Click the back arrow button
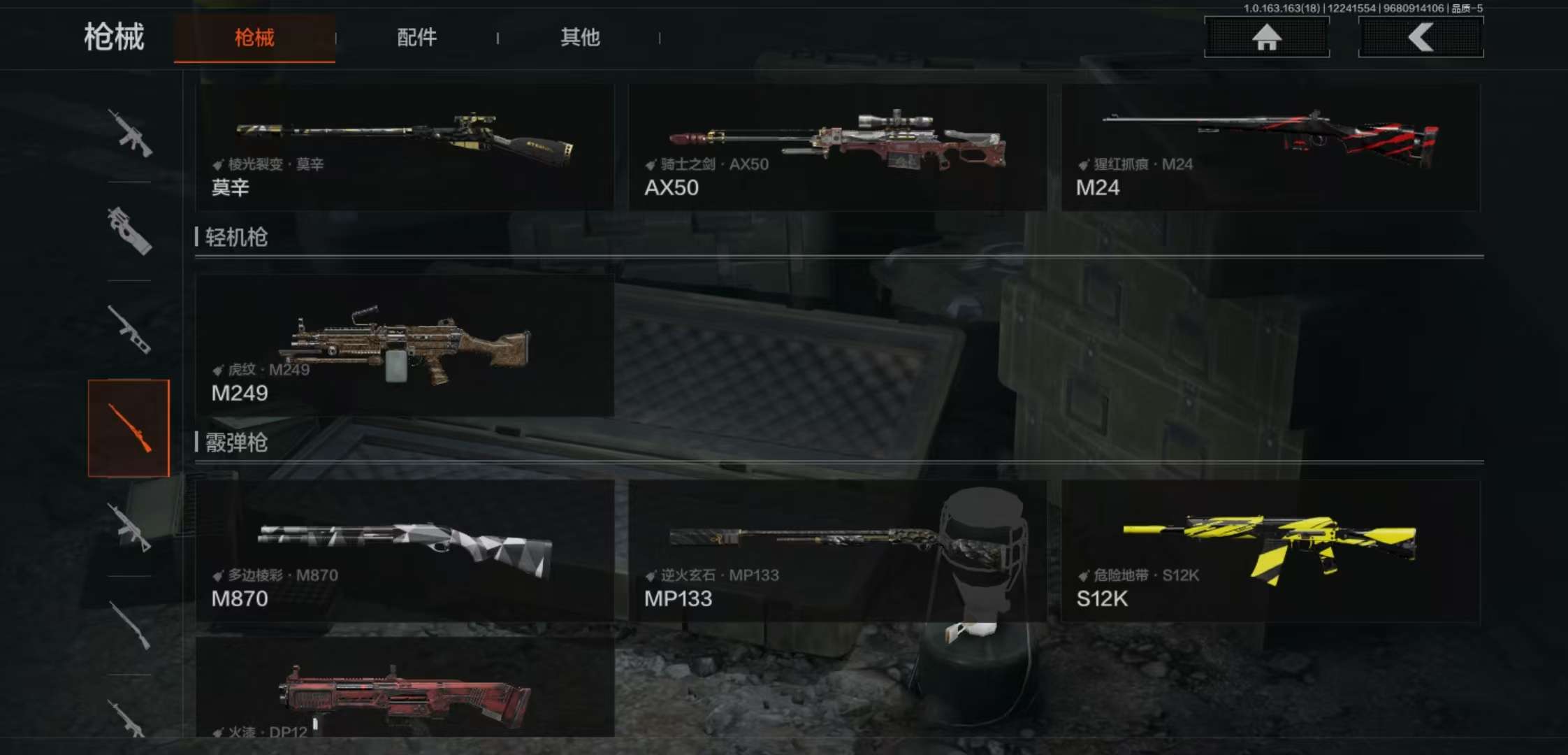Viewport: 1568px width, 755px height. pyautogui.click(x=1421, y=38)
